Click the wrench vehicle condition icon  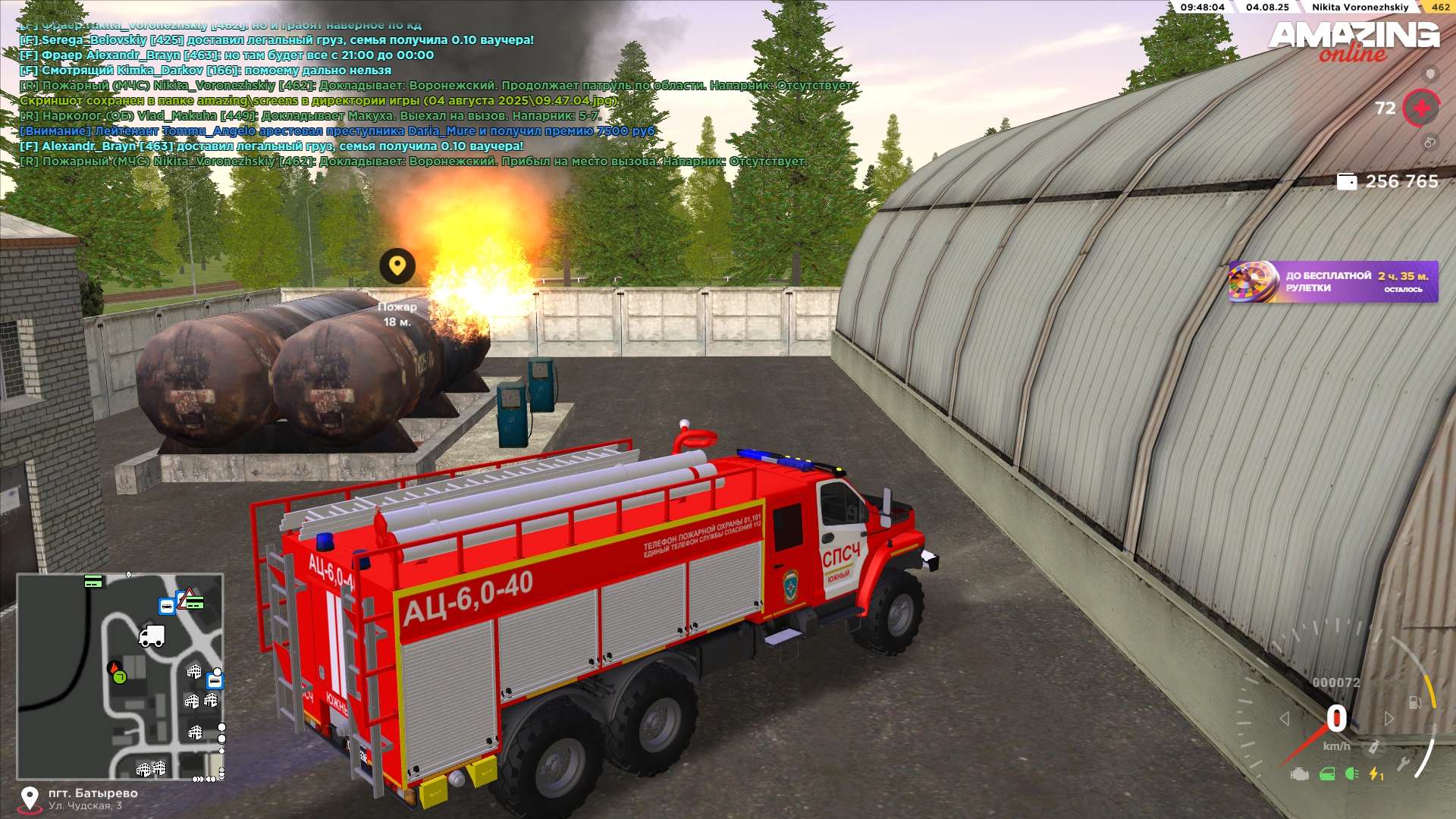(x=1404, y=764)
